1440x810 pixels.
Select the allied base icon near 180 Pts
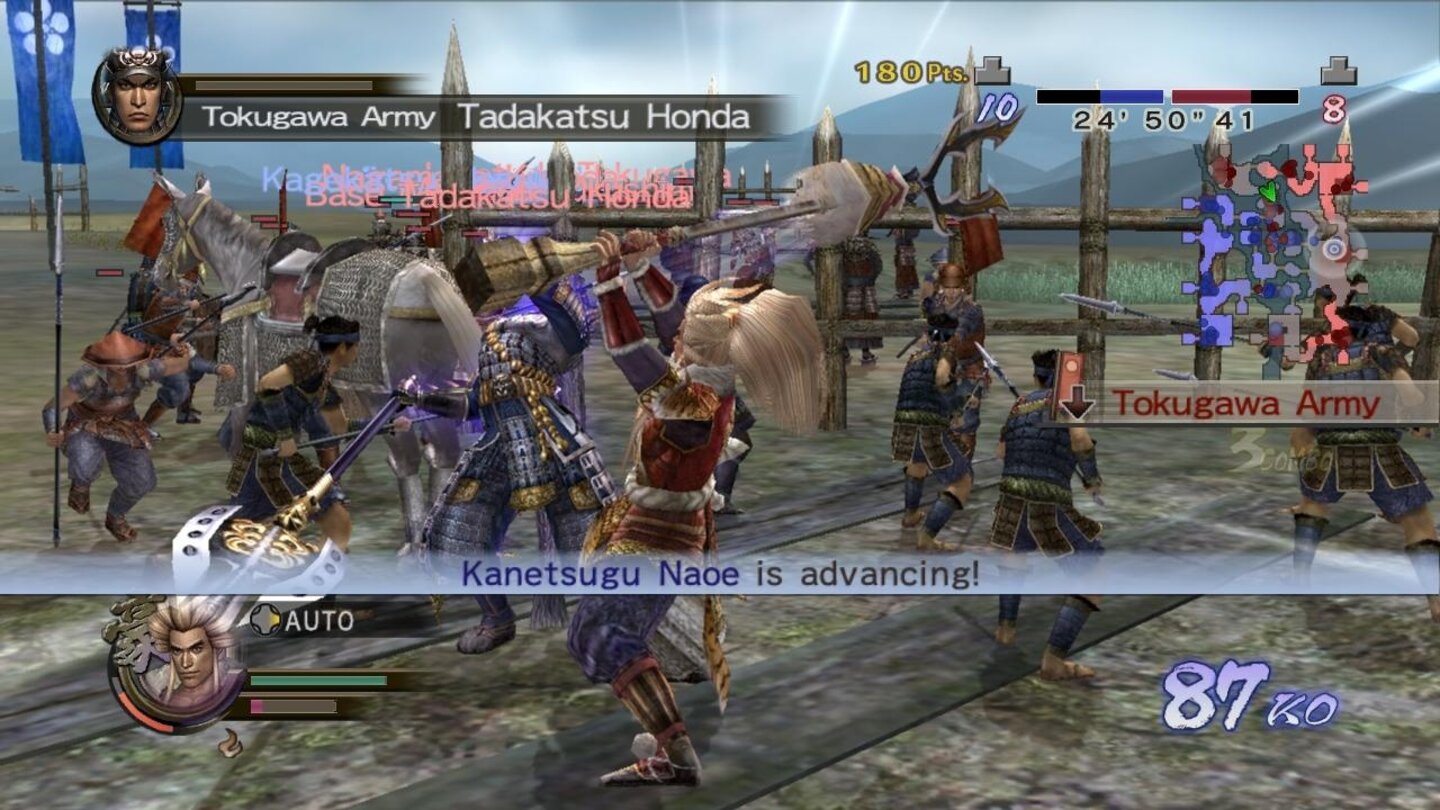(990, 70)
